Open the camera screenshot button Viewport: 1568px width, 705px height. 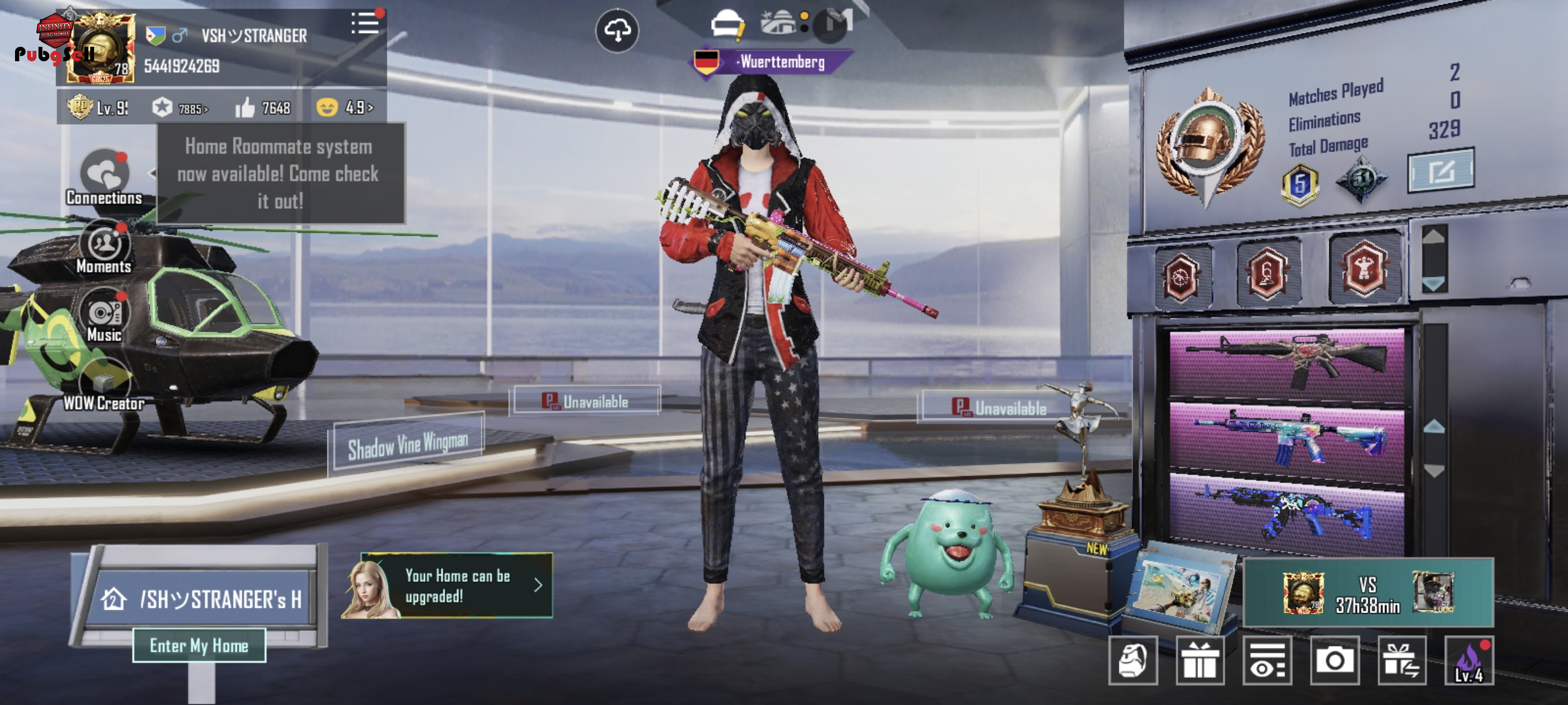pos(1334,661)
